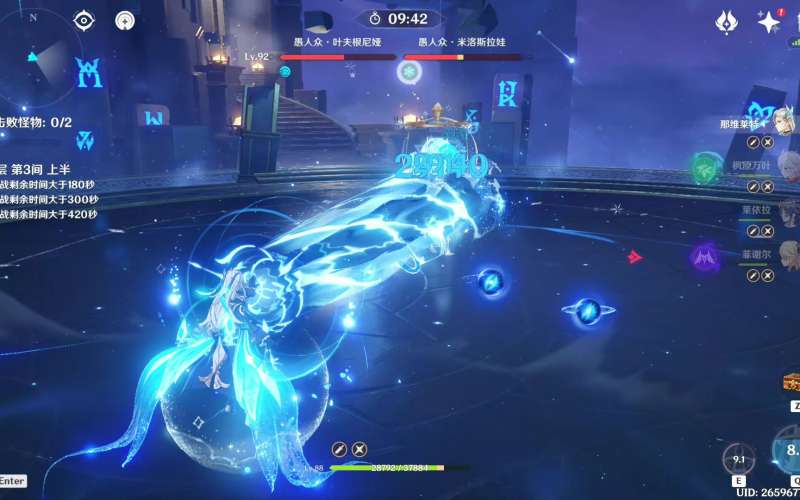Open the winged emblem icon beside the Wish star
800x500 pixels.
point(727,22)
